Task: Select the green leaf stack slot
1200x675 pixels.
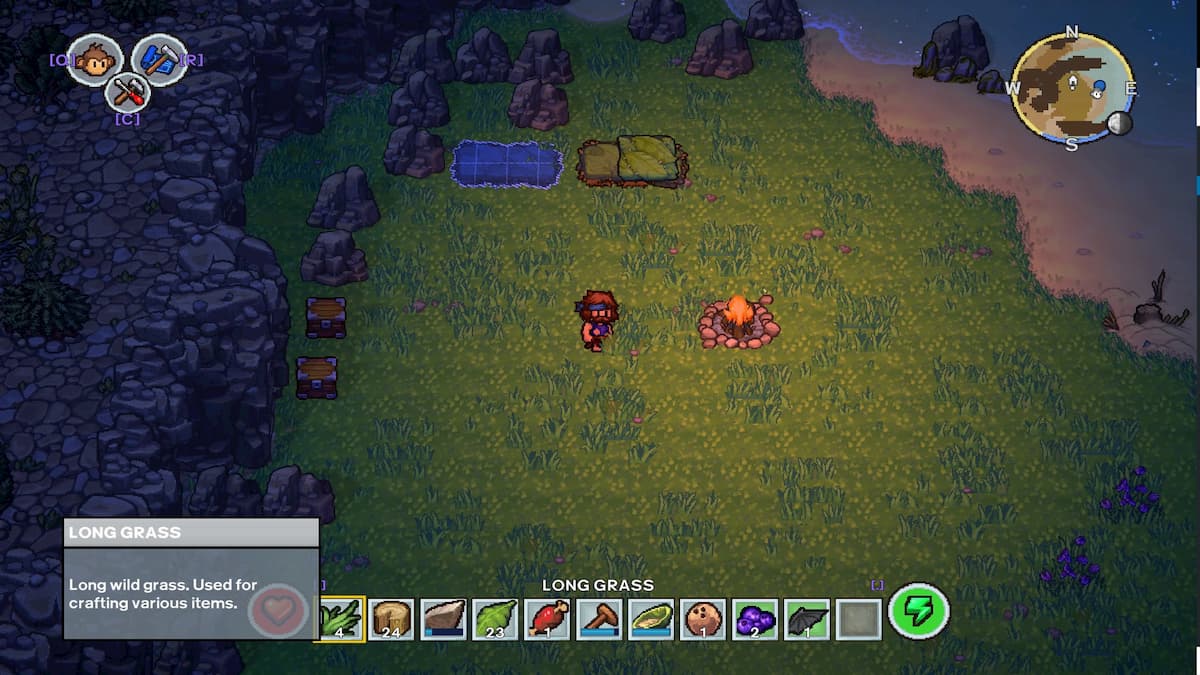Action: (x=496, y=619)
